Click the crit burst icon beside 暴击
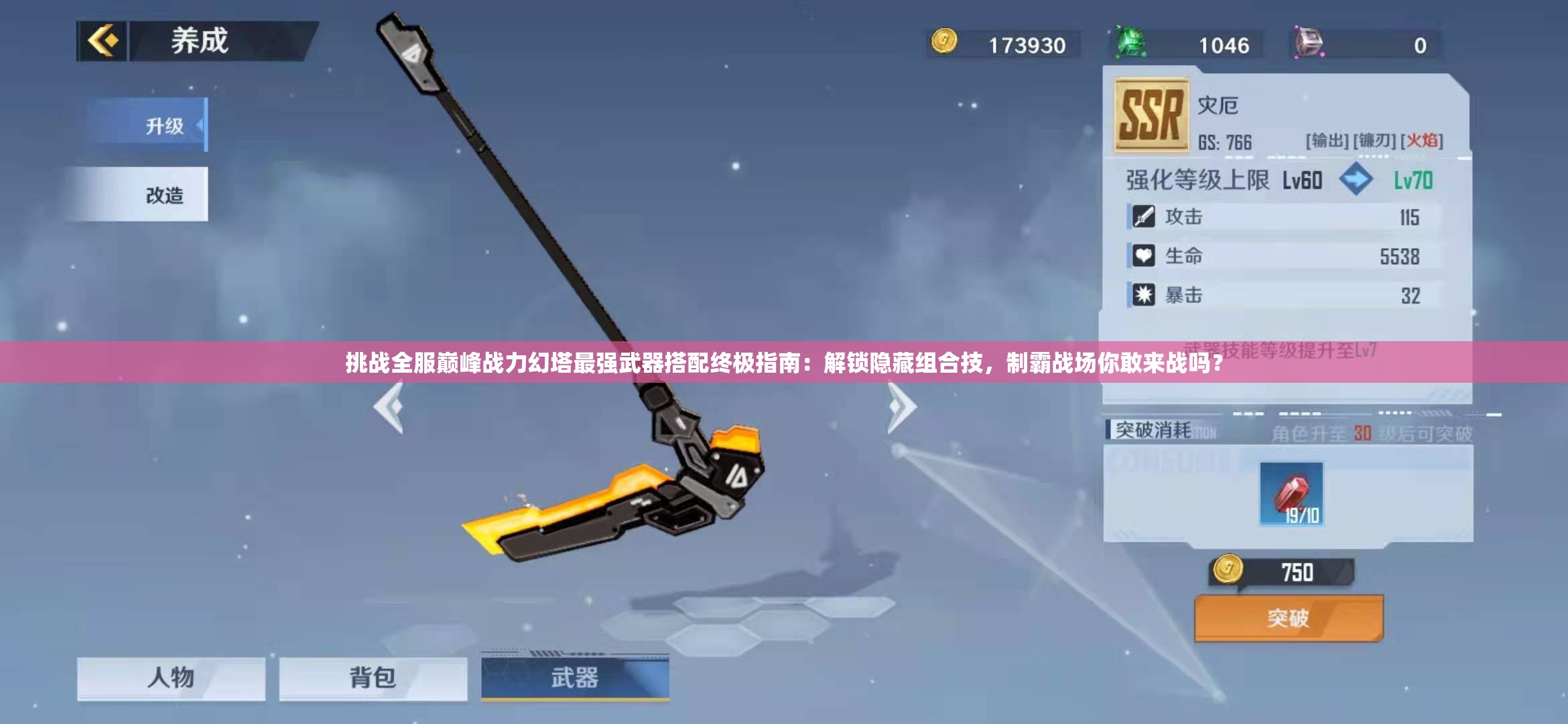This screenshot has height=724, width=1568. tap(1144, 296)
